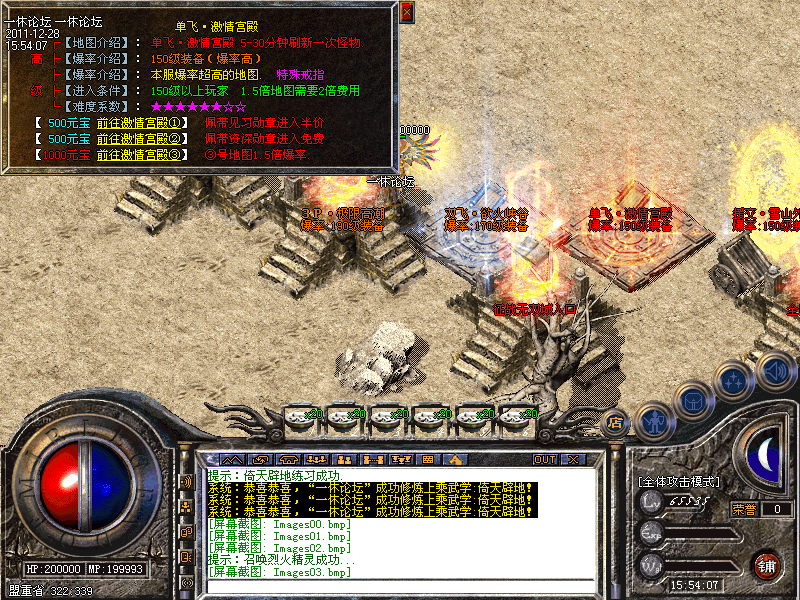Click the crescent moon day-night orb
The image size is (800, 600).
765,455
